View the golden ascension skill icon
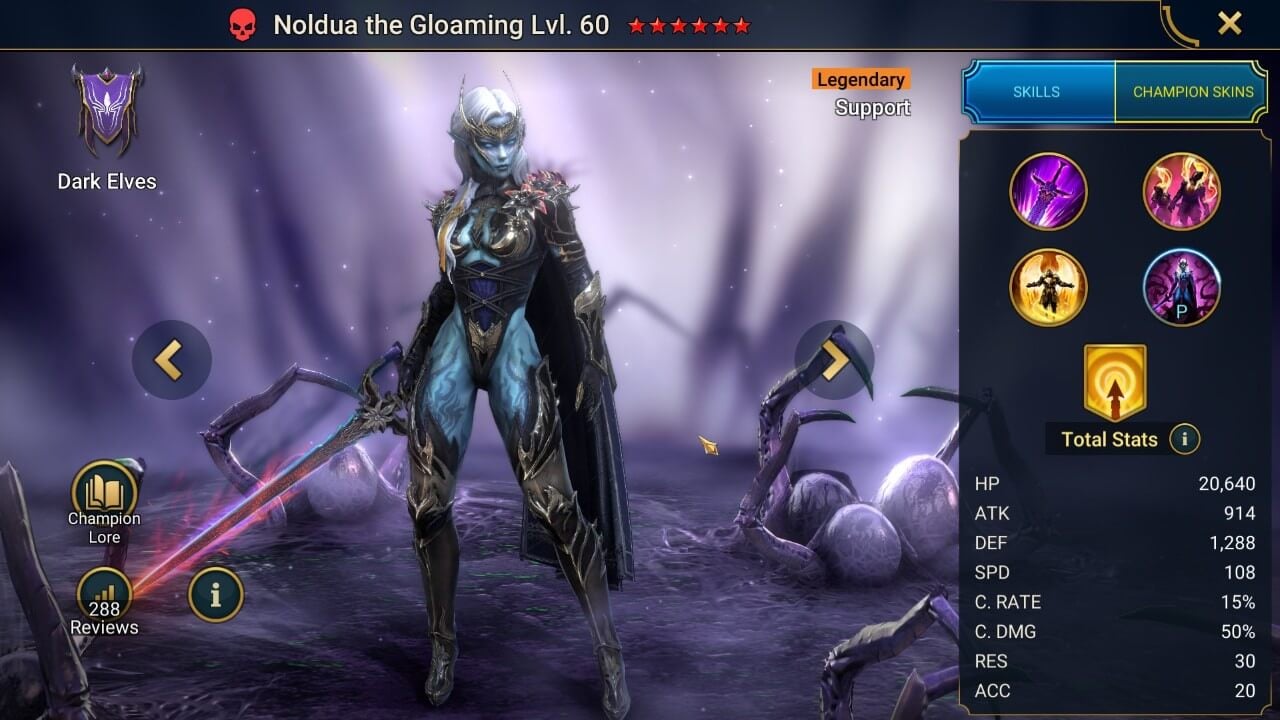 (x=1048, y=287)
